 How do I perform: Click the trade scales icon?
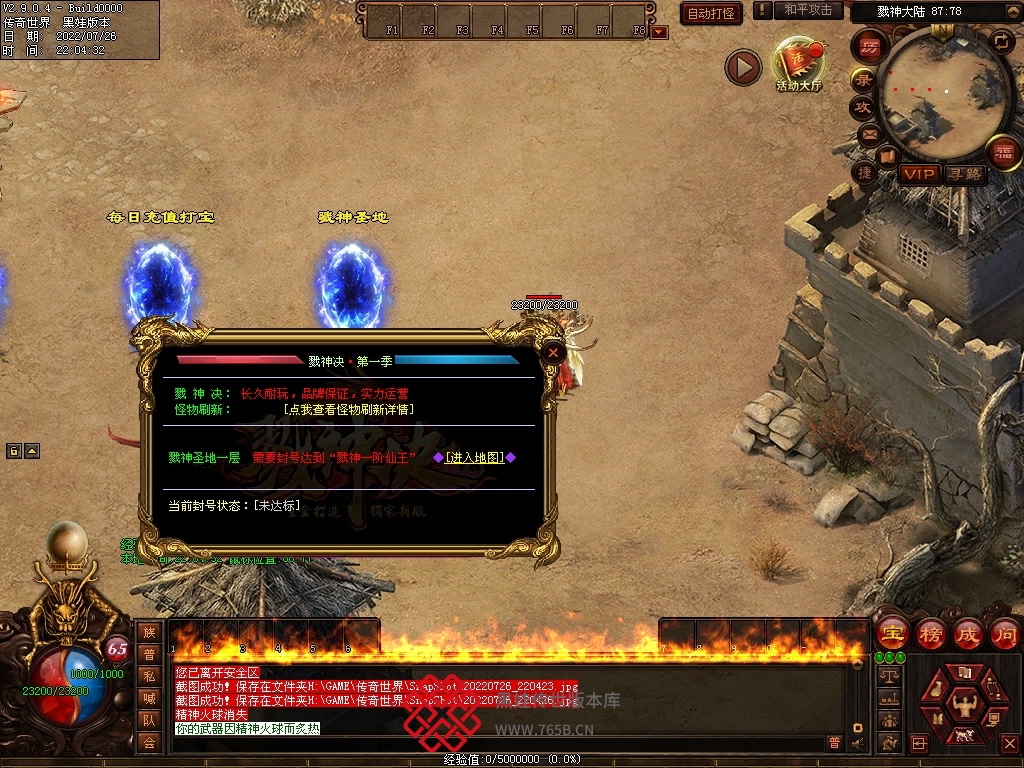point(887,677)
